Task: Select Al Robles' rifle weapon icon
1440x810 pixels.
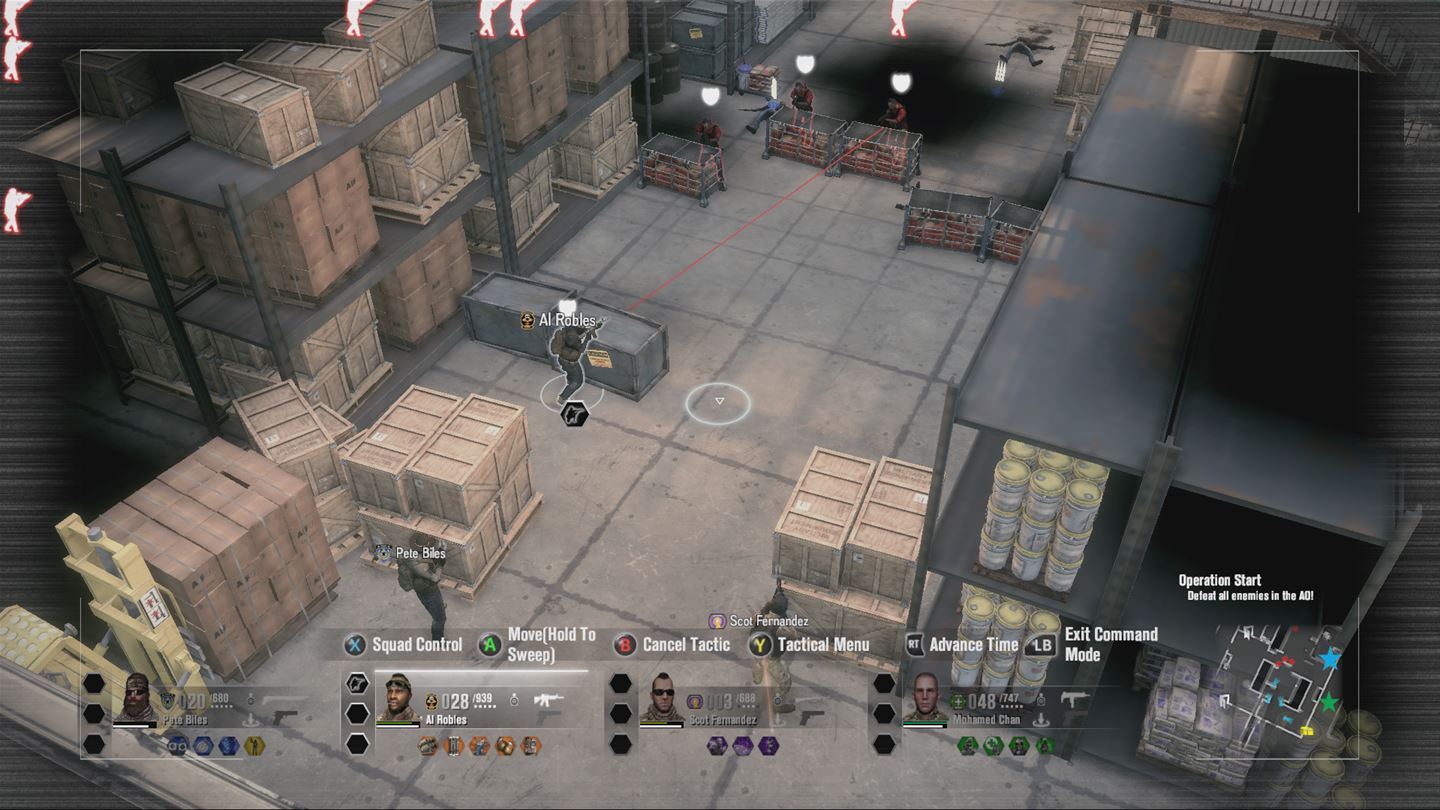Action: point(549,698)
